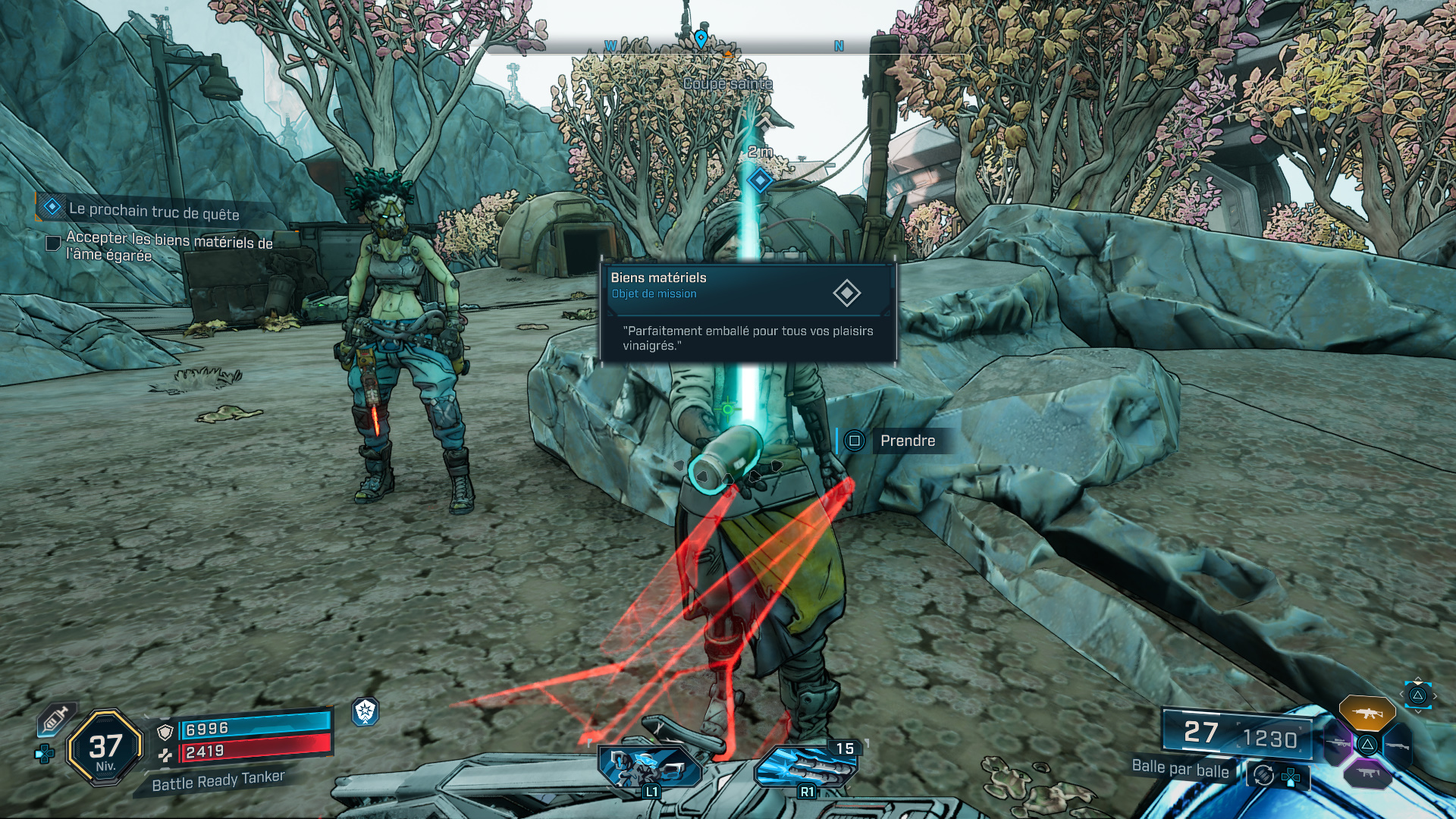Toggle the firing mode swap icon
Viewport: 1456px width, 819px height.
pos(1263,775)
